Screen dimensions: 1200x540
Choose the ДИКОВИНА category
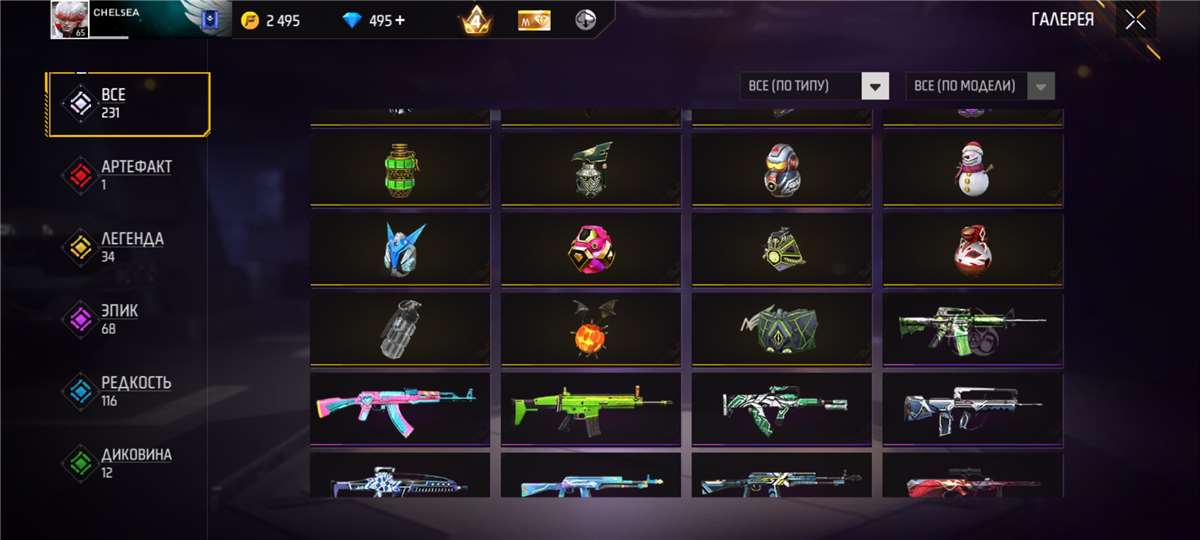[x=129, y=463]
